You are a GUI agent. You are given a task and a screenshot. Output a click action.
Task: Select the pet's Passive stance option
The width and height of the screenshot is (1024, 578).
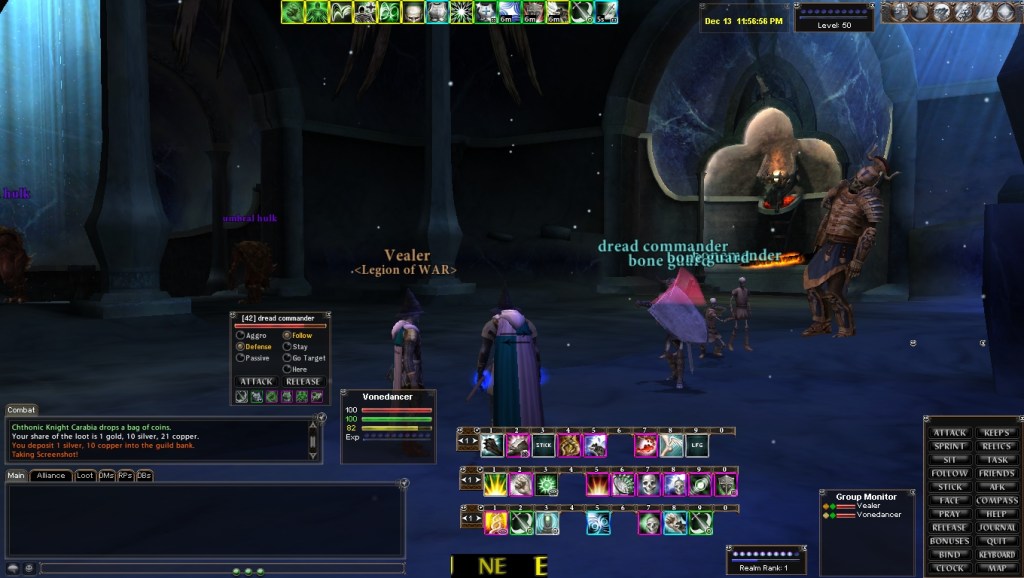pyautogui.click(x=240, y=357)
